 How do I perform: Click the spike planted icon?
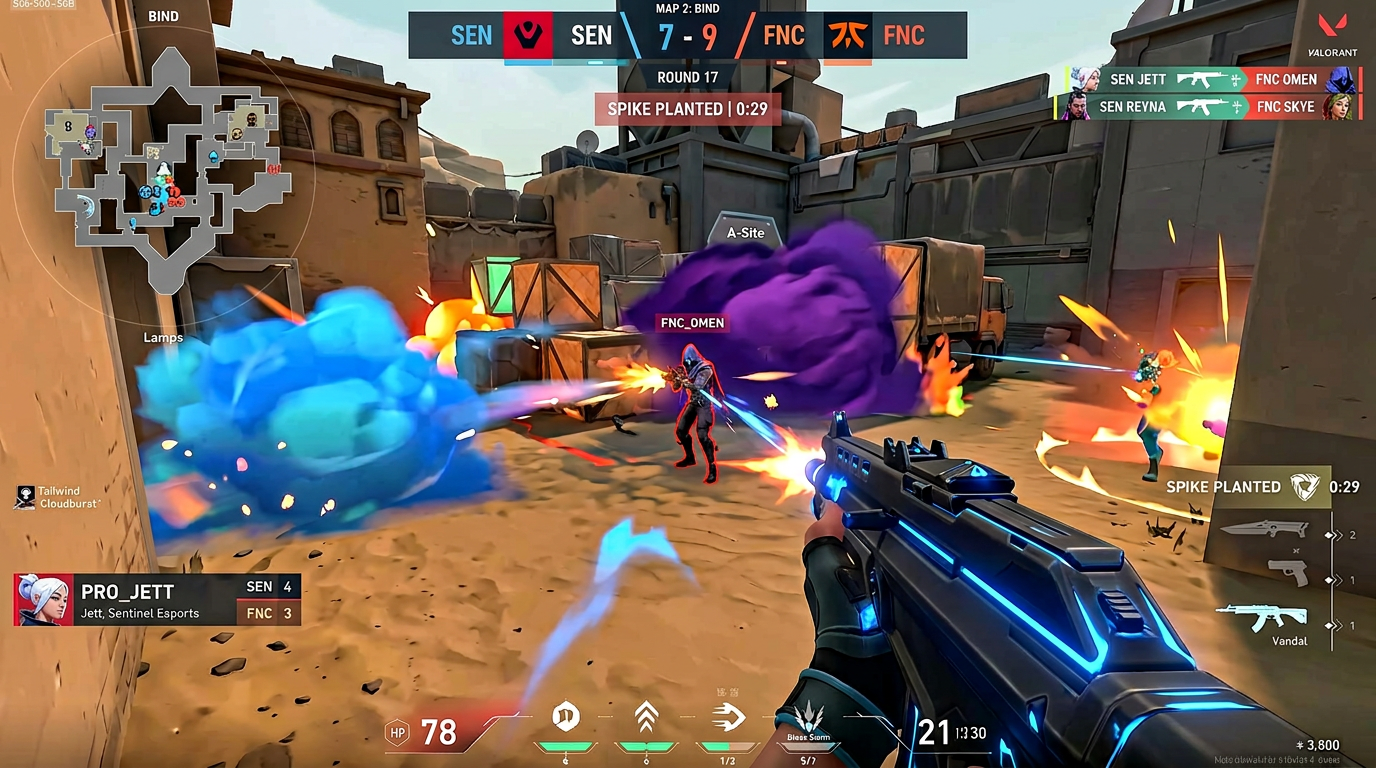pos(1305,487)
